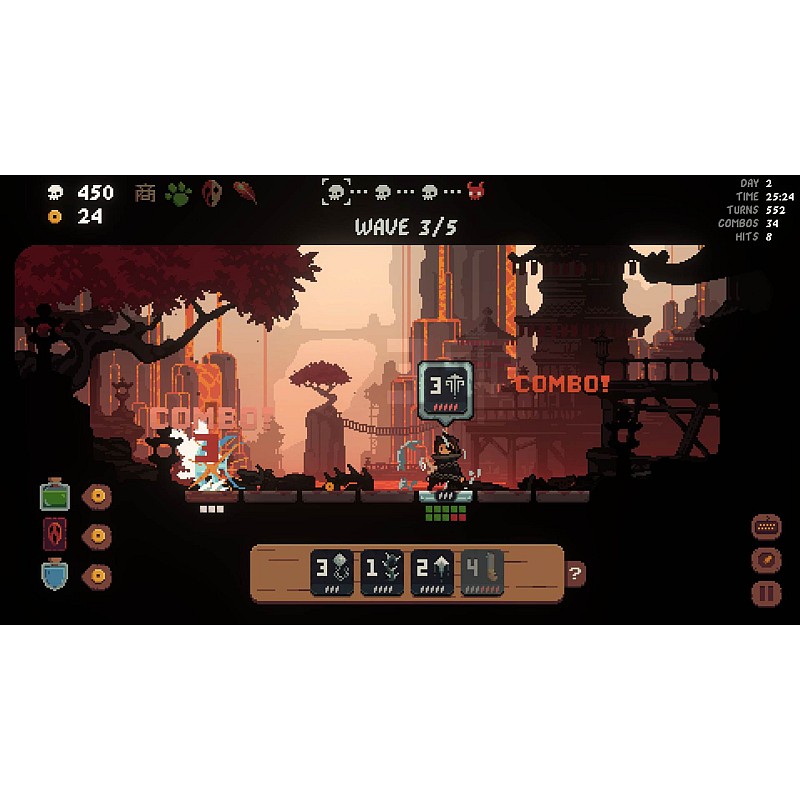The height and width of the screenshot is (800, 800).
Task: Inspect the feather skill icon
Action: point(245,192)
